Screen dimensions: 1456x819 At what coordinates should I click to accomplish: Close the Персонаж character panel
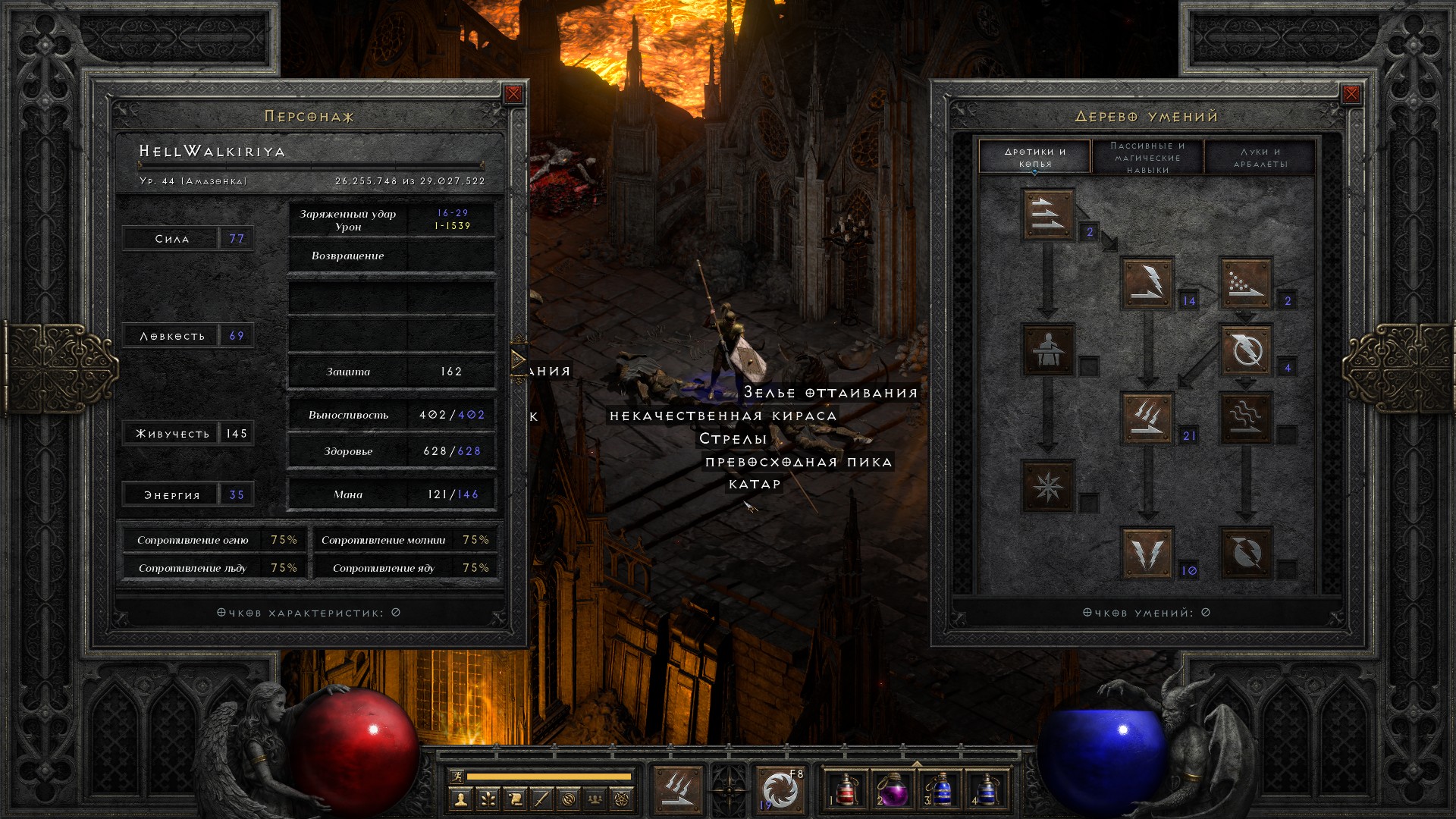tap(513, 94)
